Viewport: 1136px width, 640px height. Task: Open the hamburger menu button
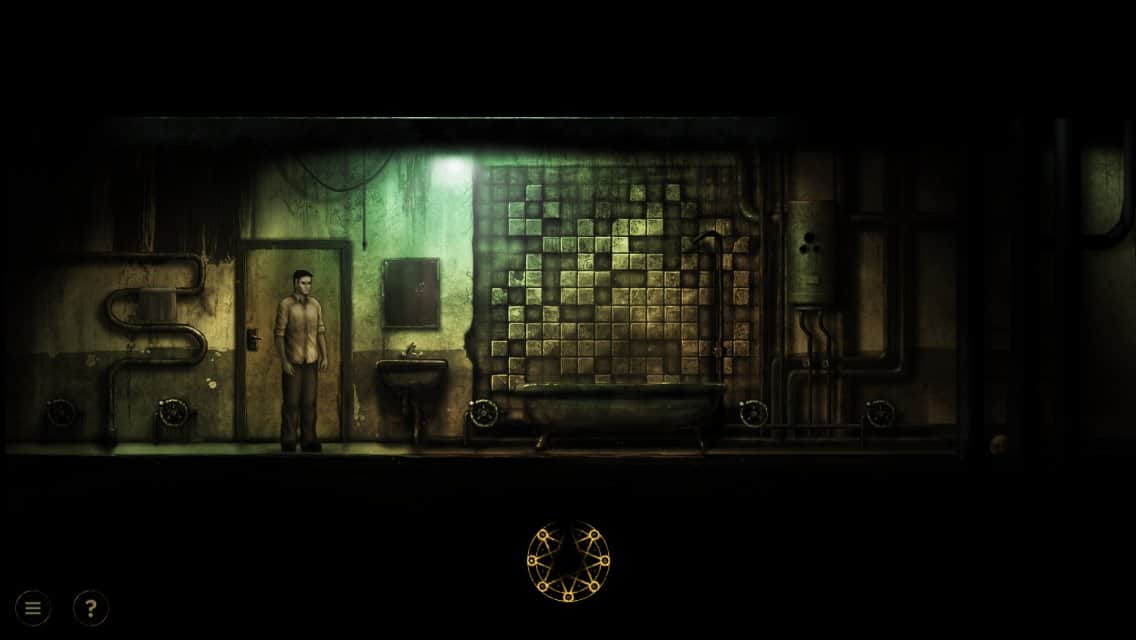coord(33,607)
